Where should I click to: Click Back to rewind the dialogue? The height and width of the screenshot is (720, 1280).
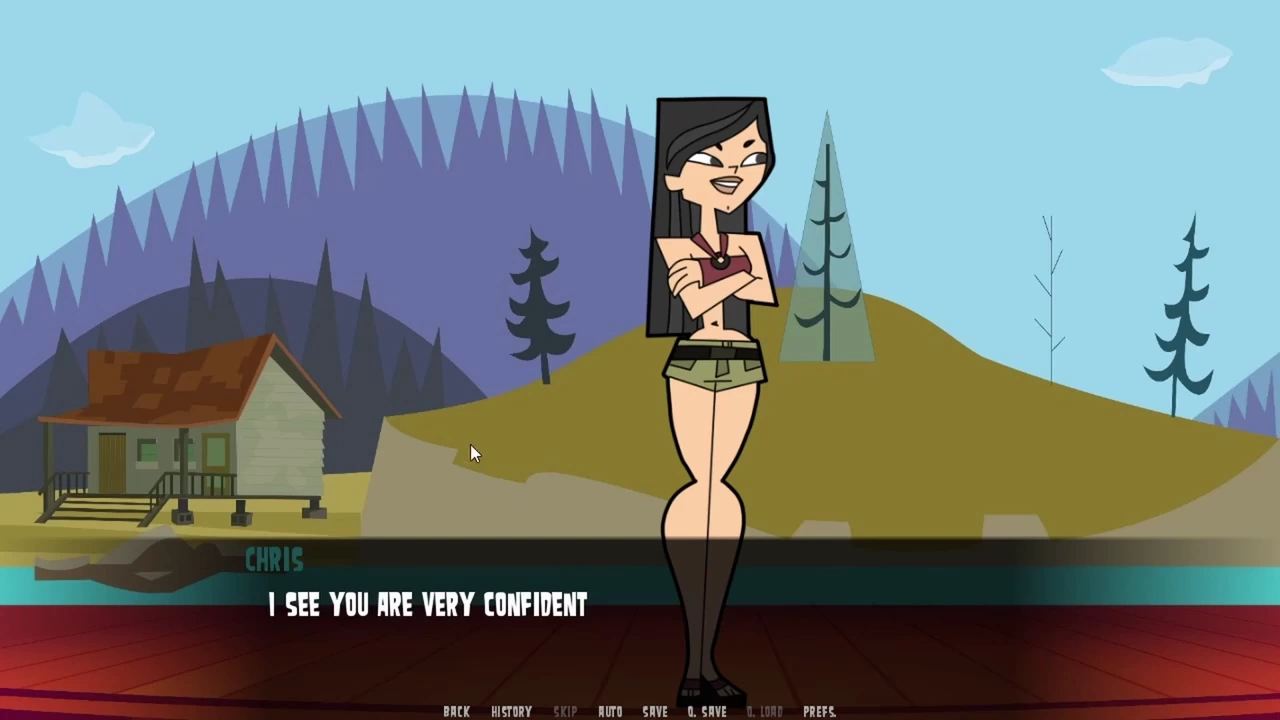(456, 710)
